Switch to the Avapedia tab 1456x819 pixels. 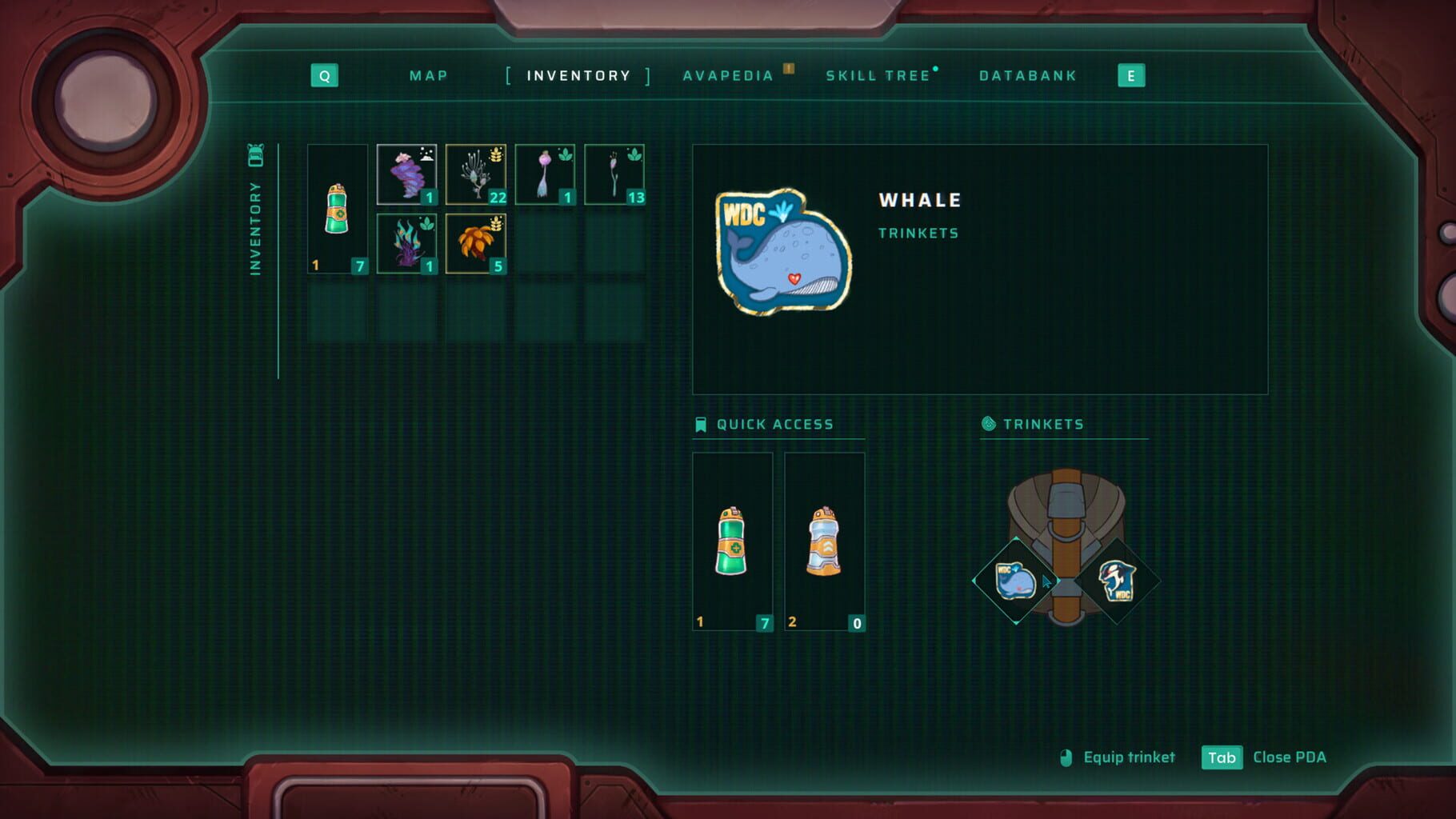[x=728, y=75]
